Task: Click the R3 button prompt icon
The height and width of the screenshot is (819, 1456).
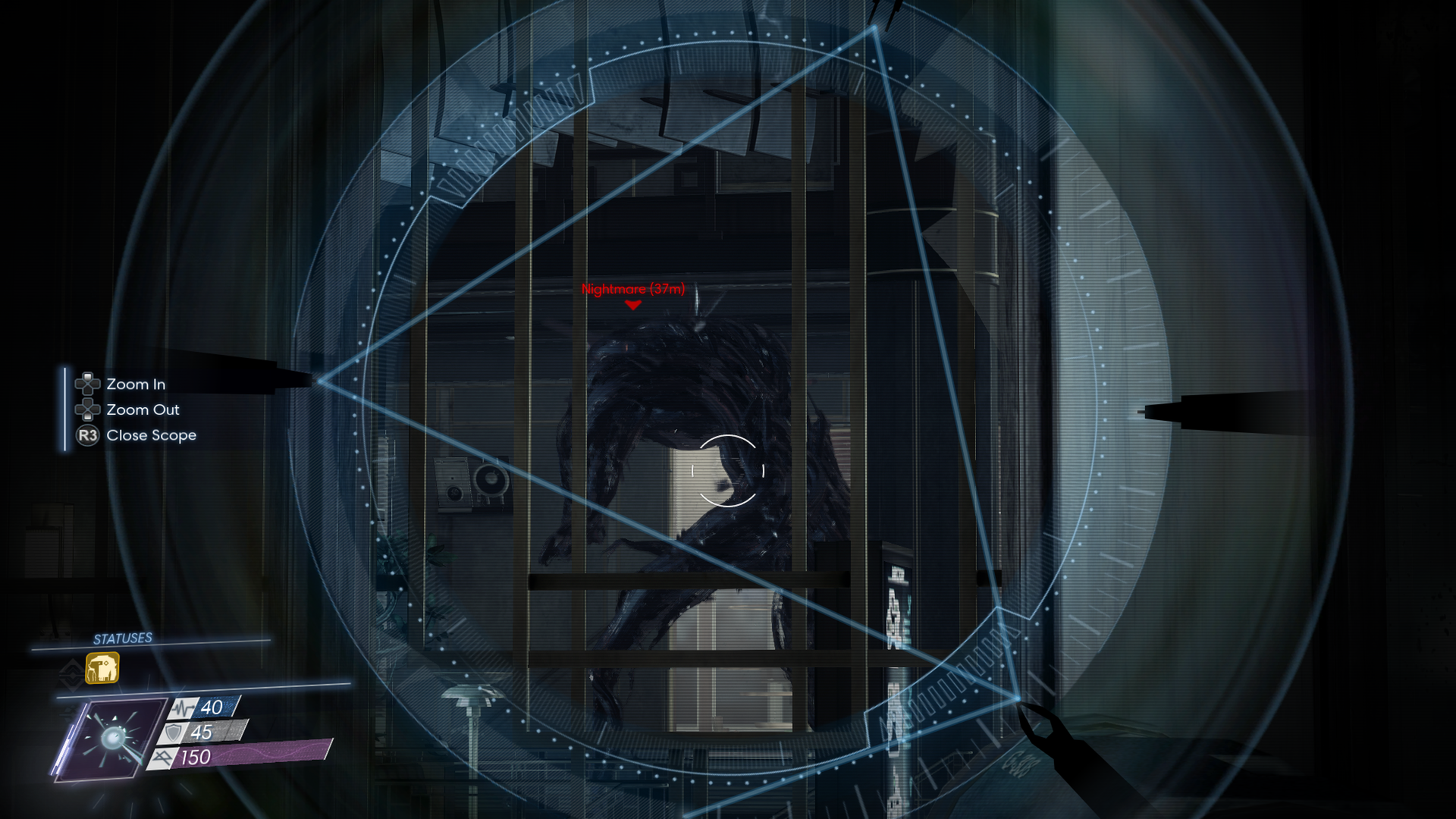Action: tap(86, 435)
